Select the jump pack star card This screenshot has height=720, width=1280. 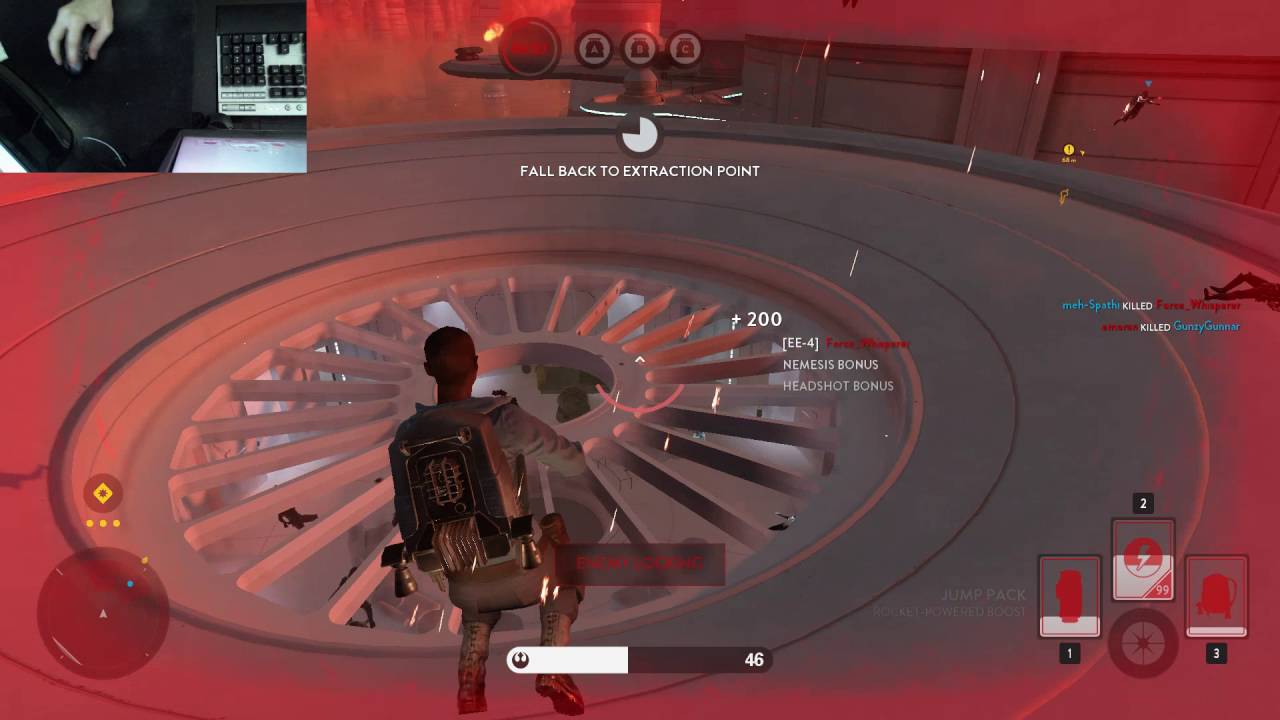[x=1216, y=596]
